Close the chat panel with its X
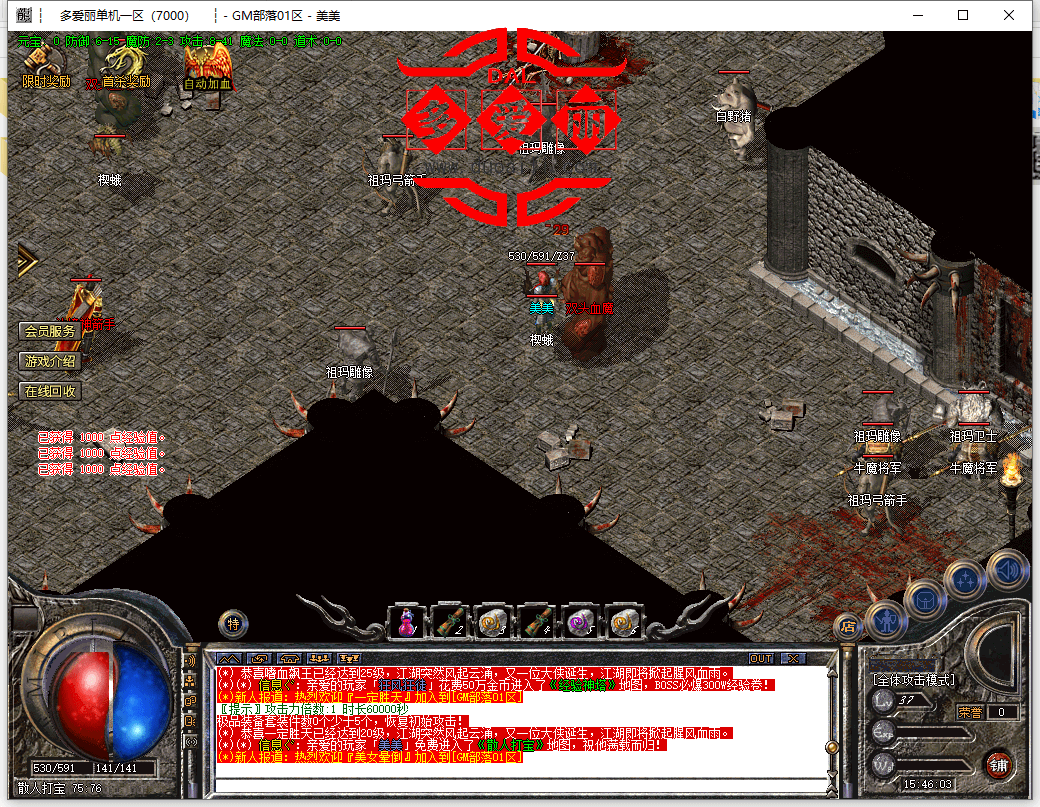 point(792,658)
